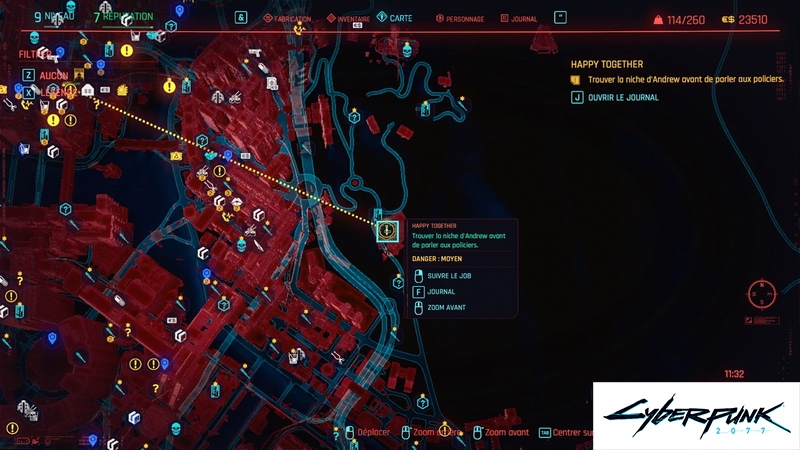Viewport: 800px width, 450px height.
Task: Set map filter to Aucun
Action: pyautogui.click(x=52, y=74)
